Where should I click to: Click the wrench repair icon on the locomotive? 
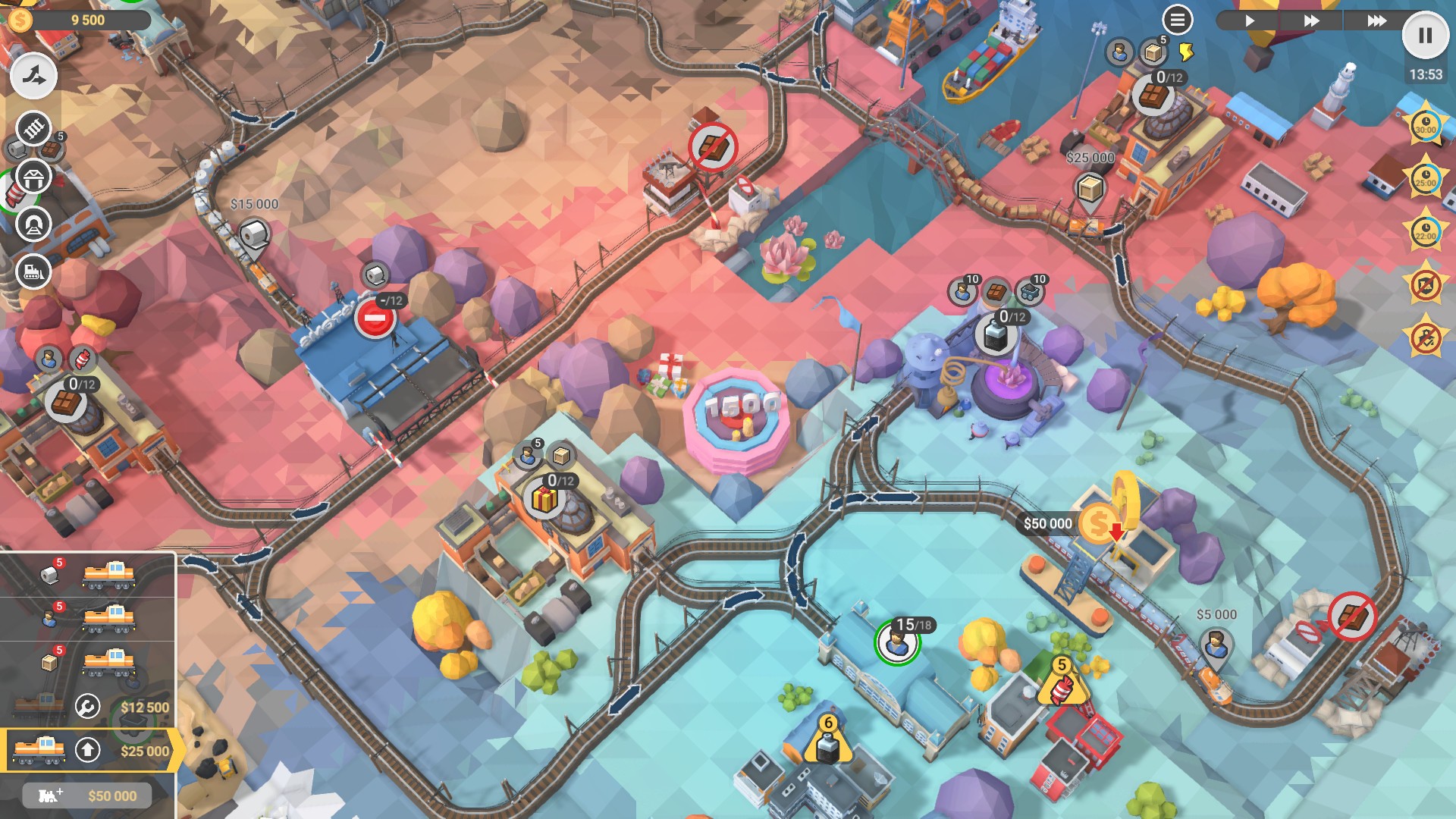point(86,704)
